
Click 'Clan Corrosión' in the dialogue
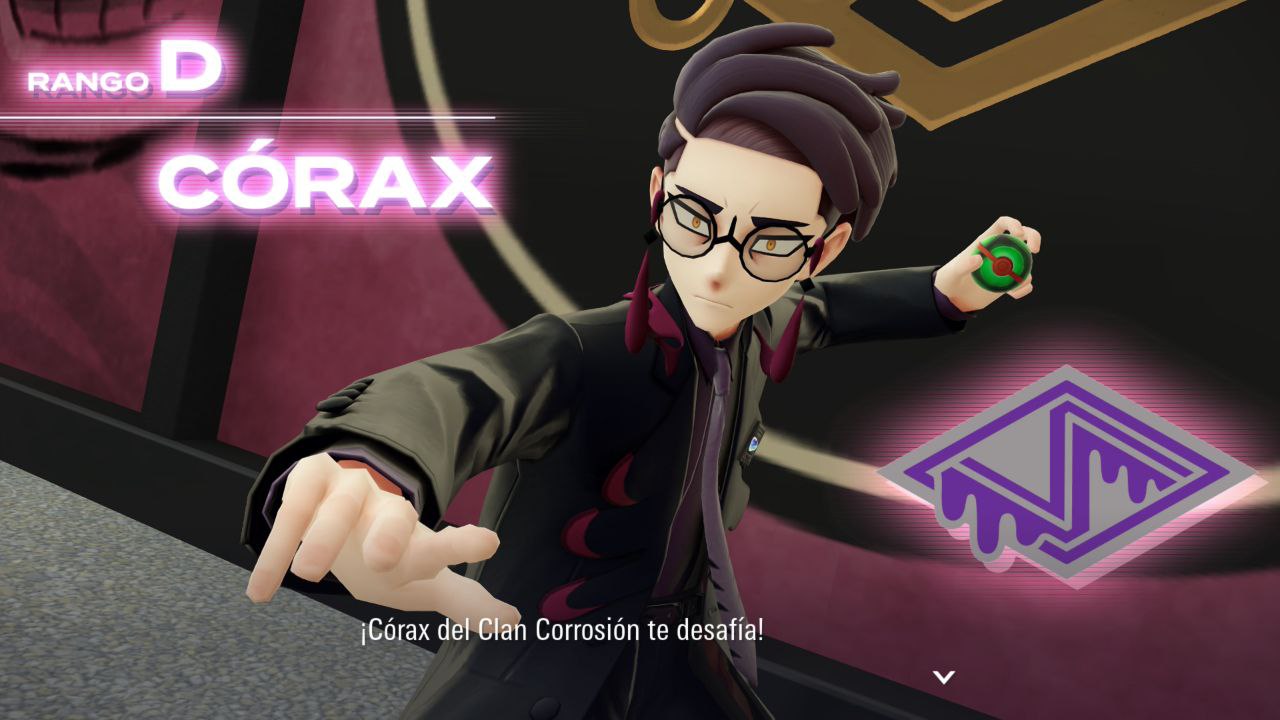point(561,632)
